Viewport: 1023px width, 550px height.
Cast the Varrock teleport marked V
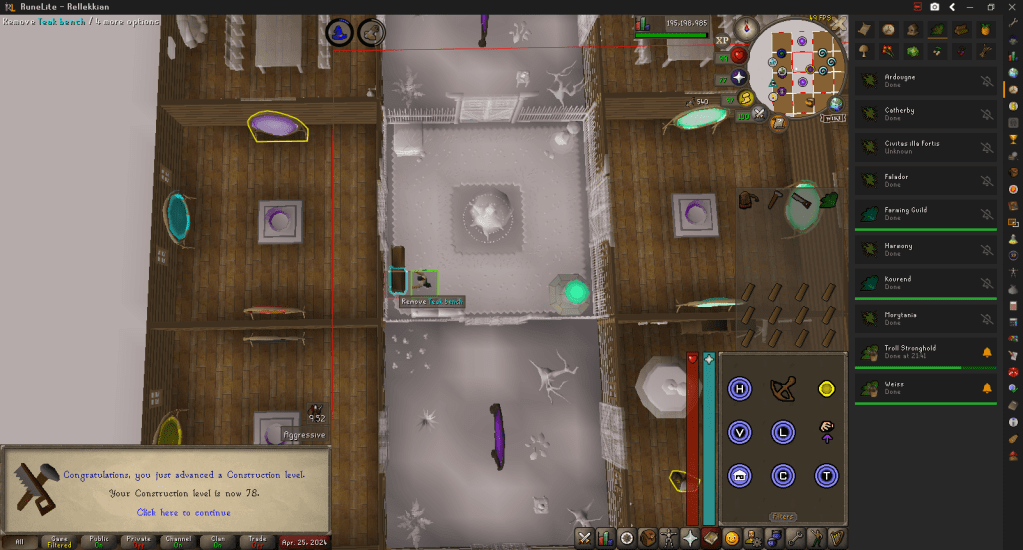click(740, 431)
